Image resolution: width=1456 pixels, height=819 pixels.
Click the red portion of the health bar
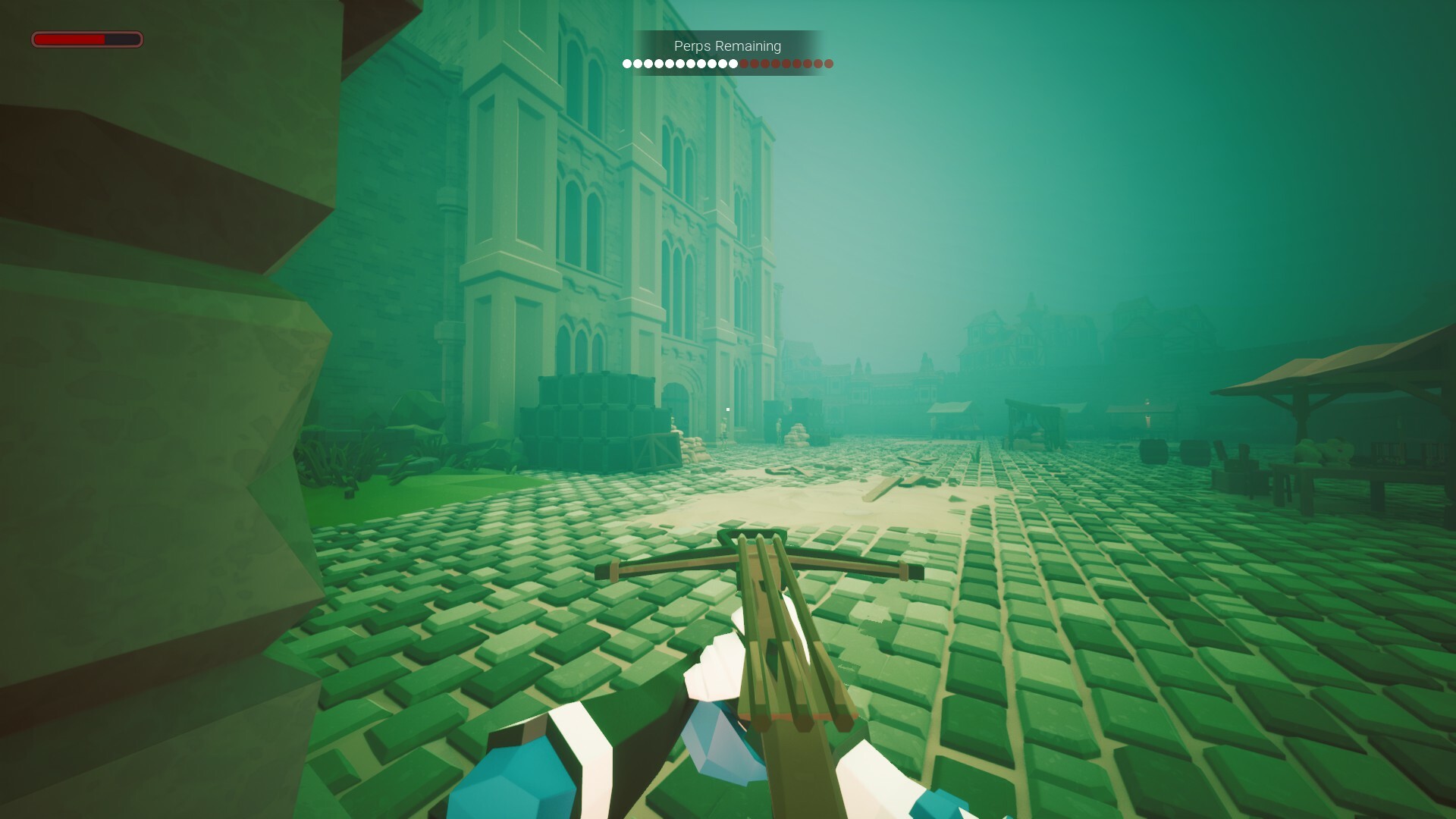pos(68,38)
